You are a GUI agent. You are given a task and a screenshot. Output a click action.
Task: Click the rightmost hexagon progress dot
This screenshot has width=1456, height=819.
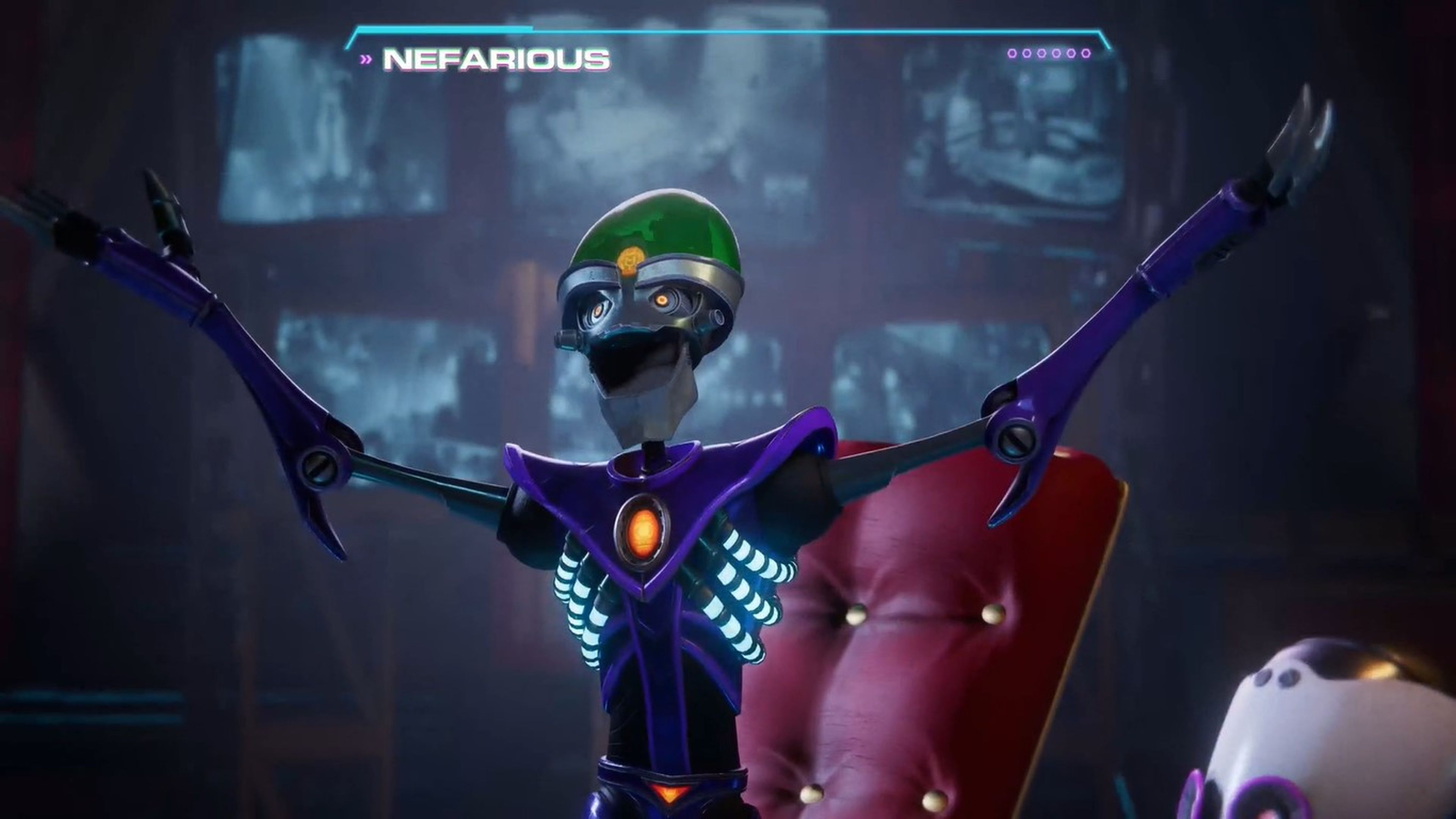(x=1086, y=53)
